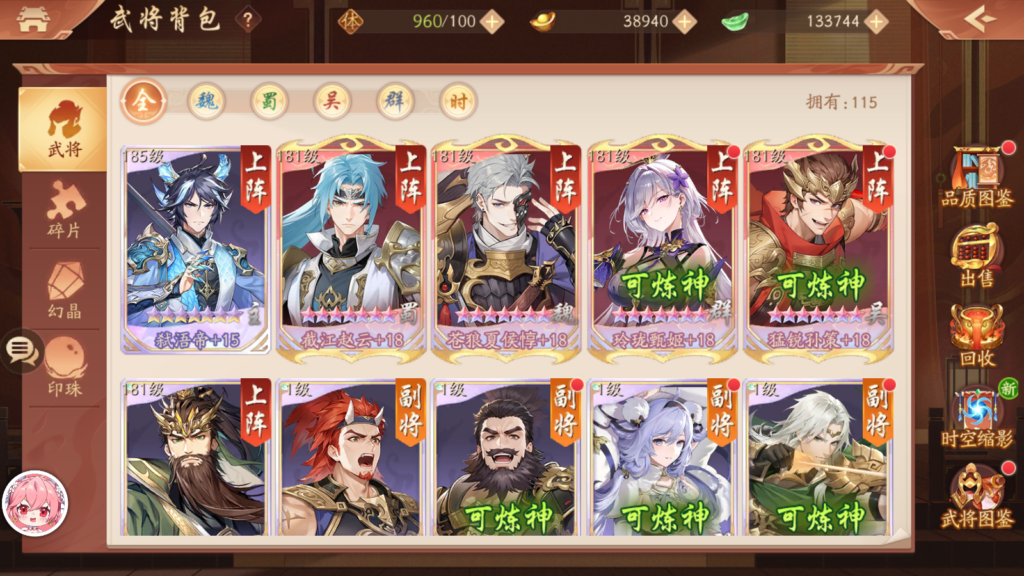The width and height of the screenshot is (1024, 576).
Task: Add more stamina with the plus button
Action: (491, 21)
